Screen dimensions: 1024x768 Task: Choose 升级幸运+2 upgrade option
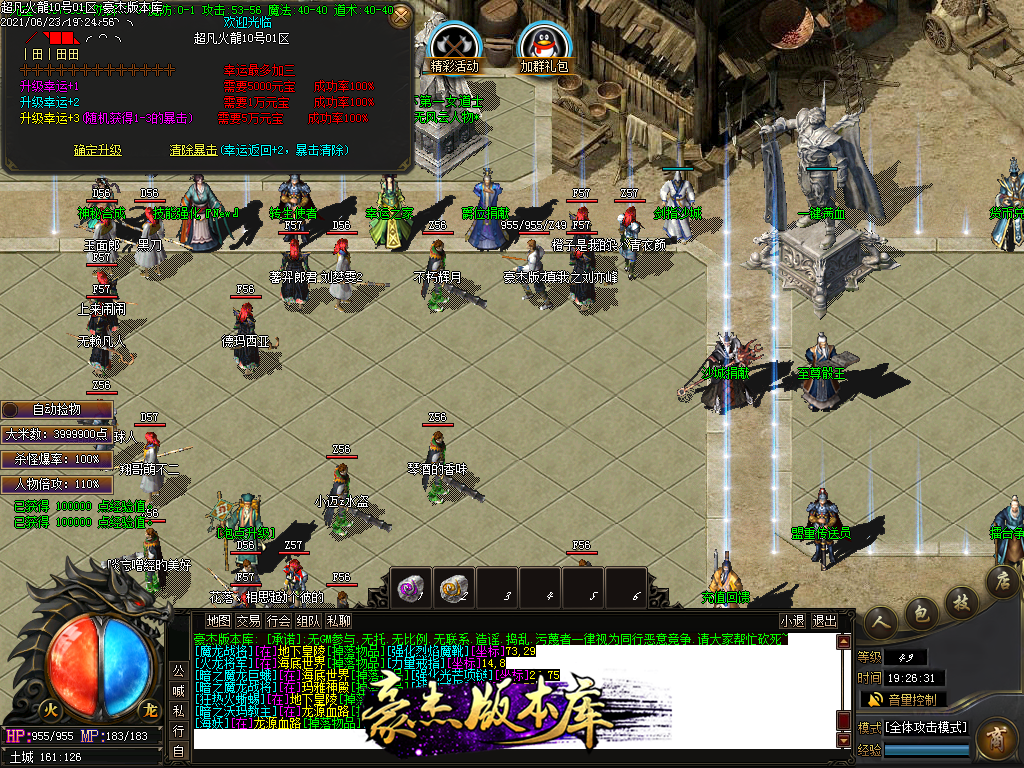50,102
